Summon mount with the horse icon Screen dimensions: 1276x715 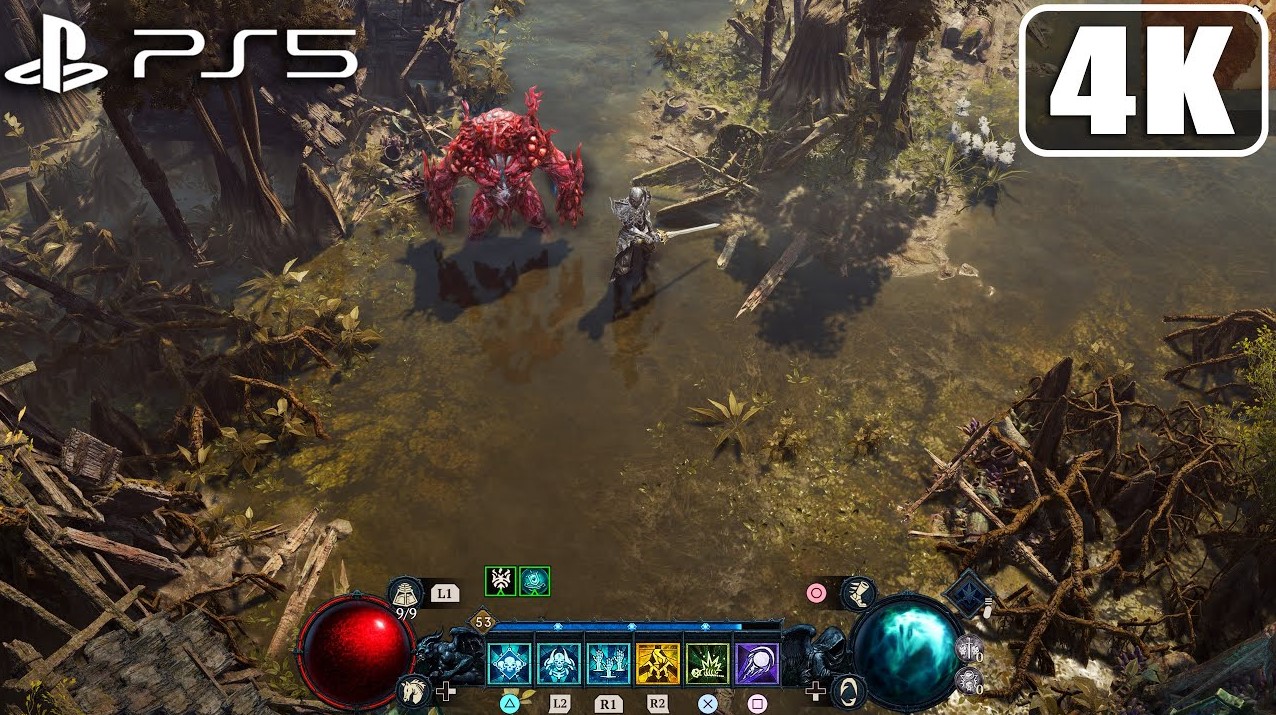tap(413, 689)
